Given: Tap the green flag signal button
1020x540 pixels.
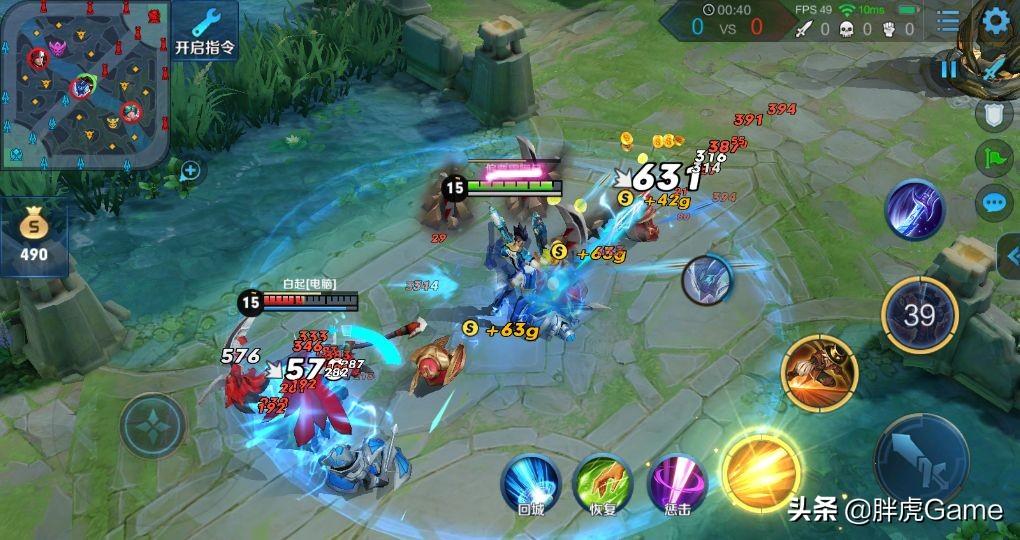Looking at the screenshot, I should [x=993, y=158].
